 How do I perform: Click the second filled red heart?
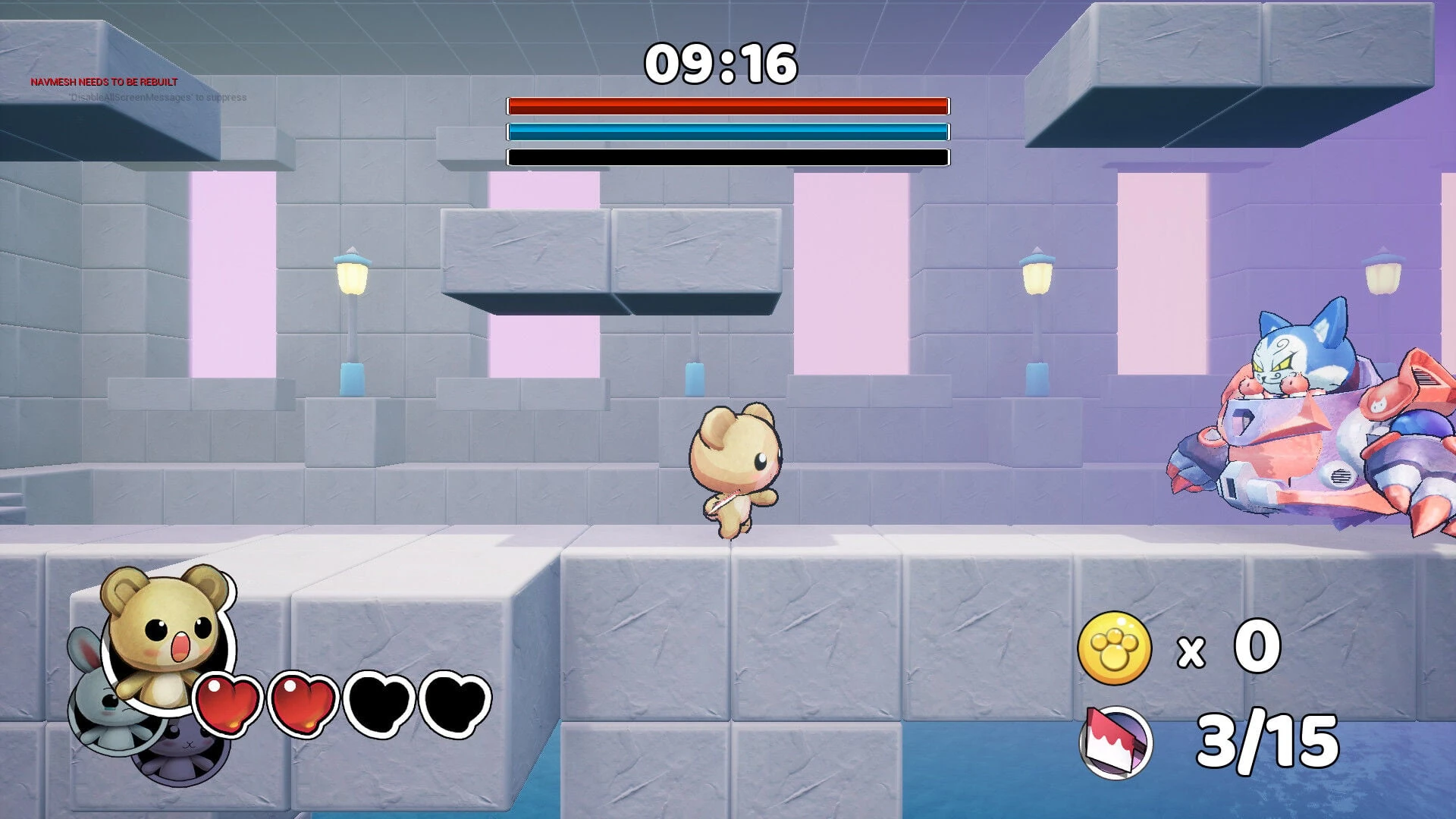click(302, 704)
